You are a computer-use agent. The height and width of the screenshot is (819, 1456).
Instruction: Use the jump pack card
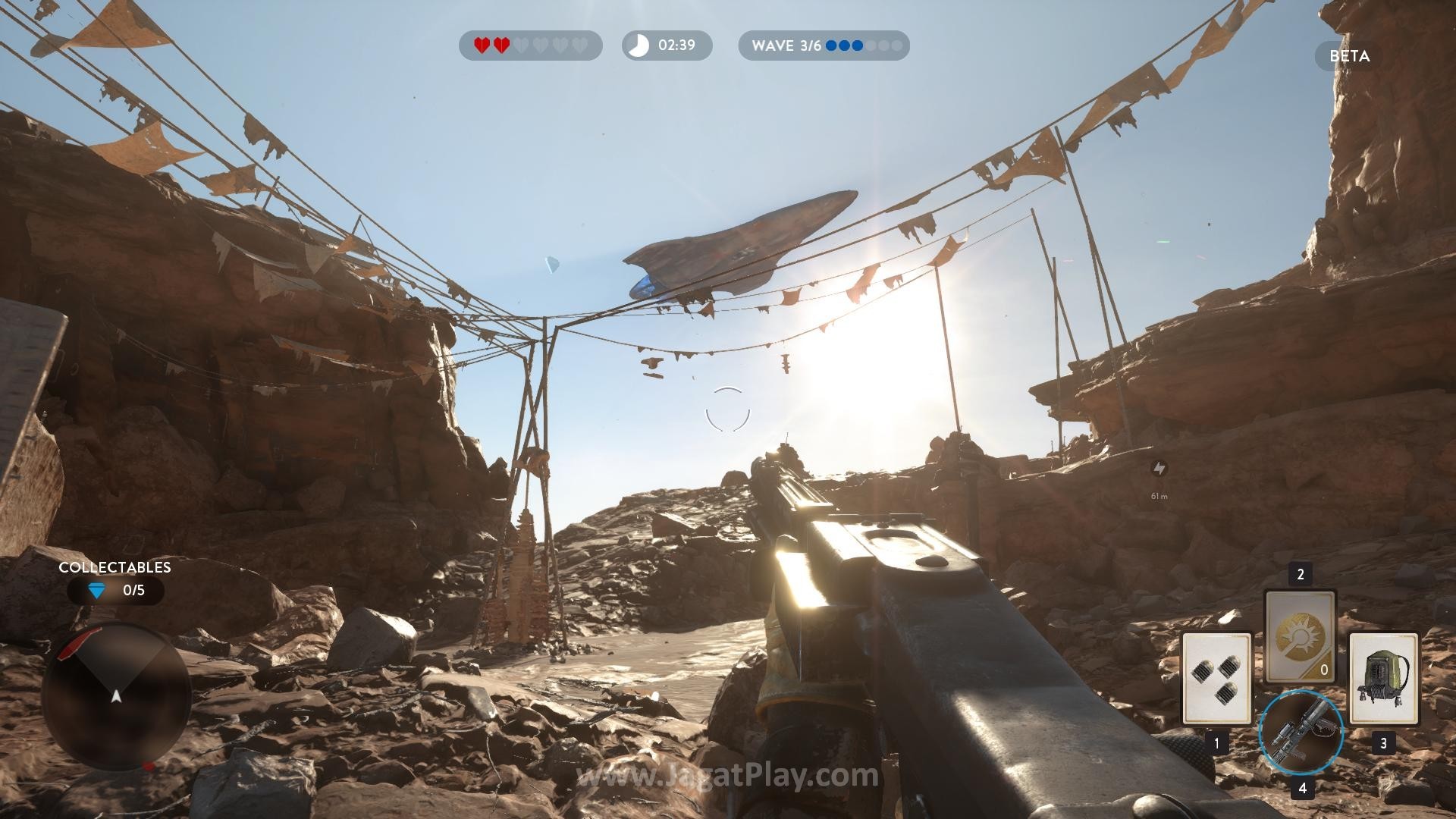1383,678
